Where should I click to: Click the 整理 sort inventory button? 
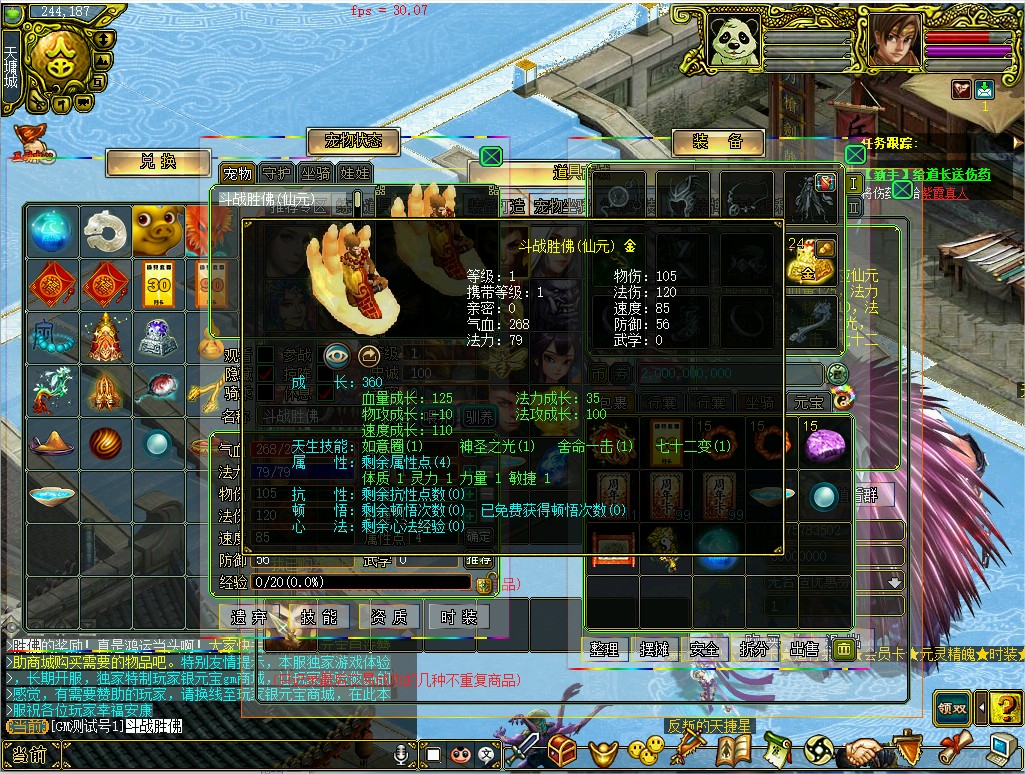pyautogui.click(x=603, y=649)
